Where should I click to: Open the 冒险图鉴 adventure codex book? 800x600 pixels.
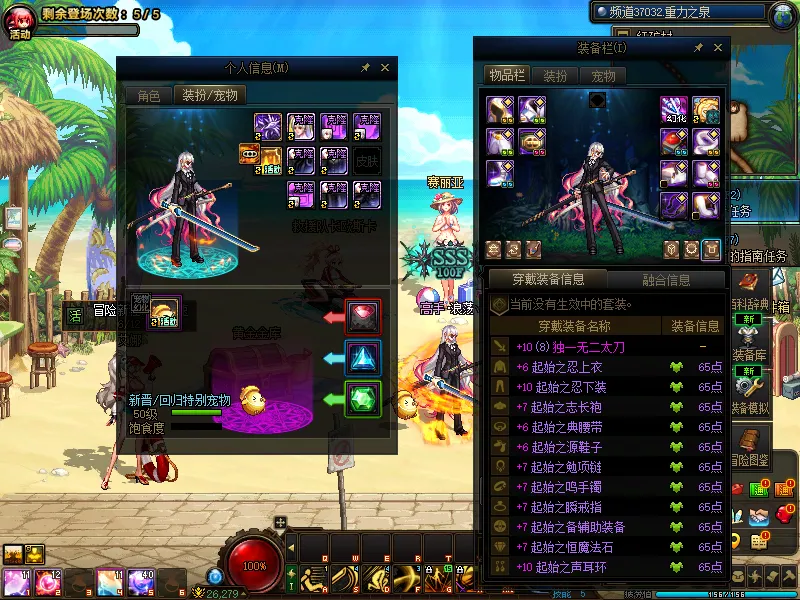750,445
